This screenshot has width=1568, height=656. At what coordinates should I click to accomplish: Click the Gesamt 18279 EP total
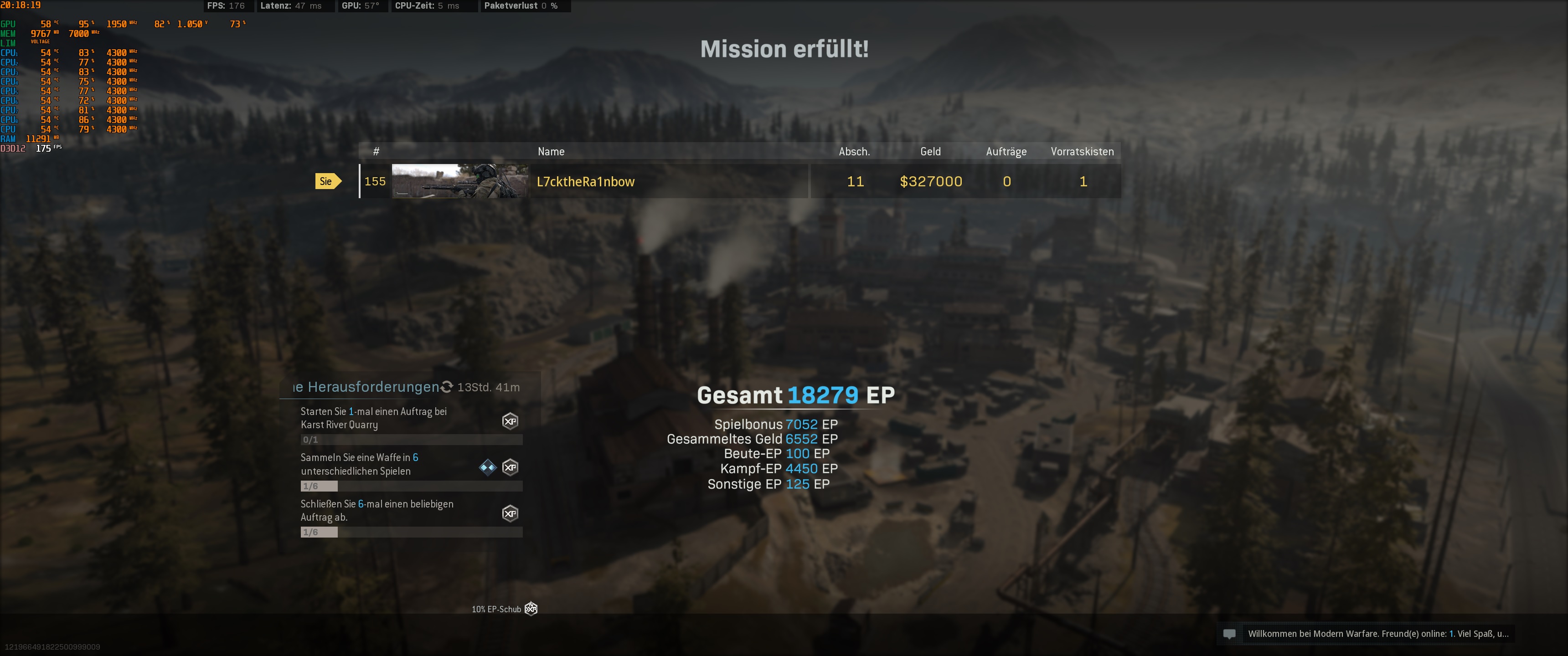(796, 395)
